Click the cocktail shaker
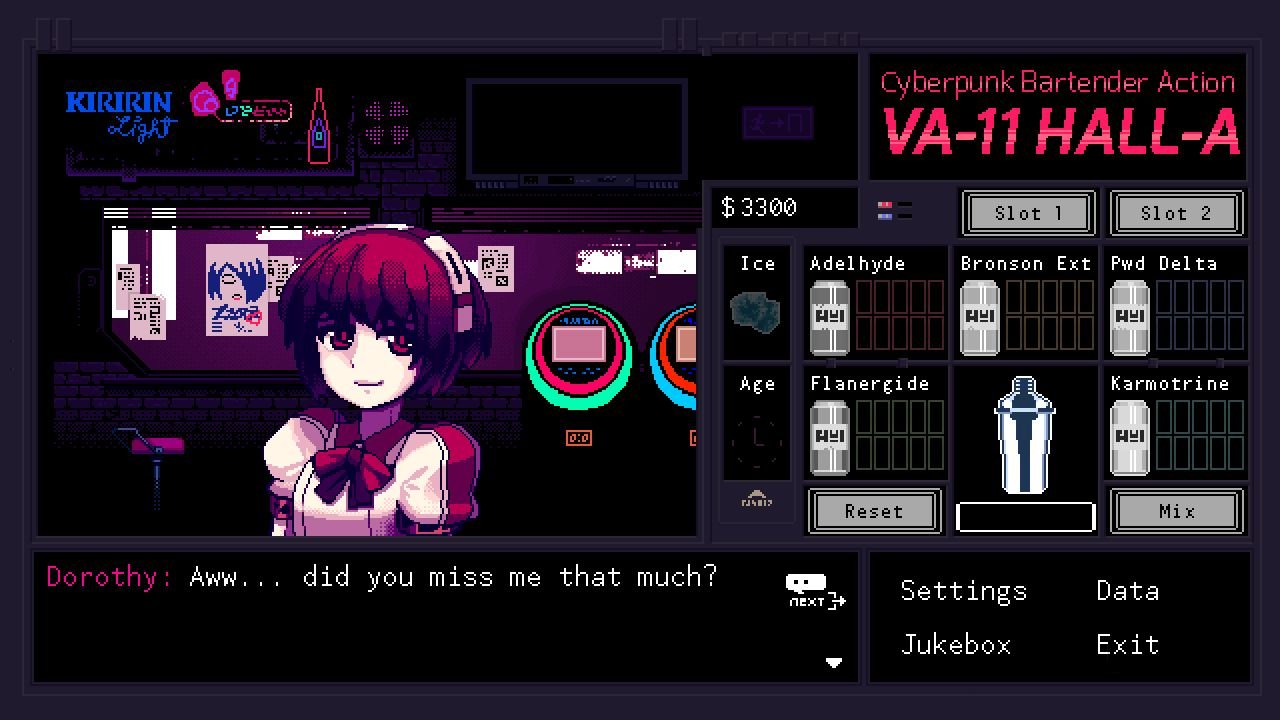Screen dimensions: 1280x720 [1025, 435]
